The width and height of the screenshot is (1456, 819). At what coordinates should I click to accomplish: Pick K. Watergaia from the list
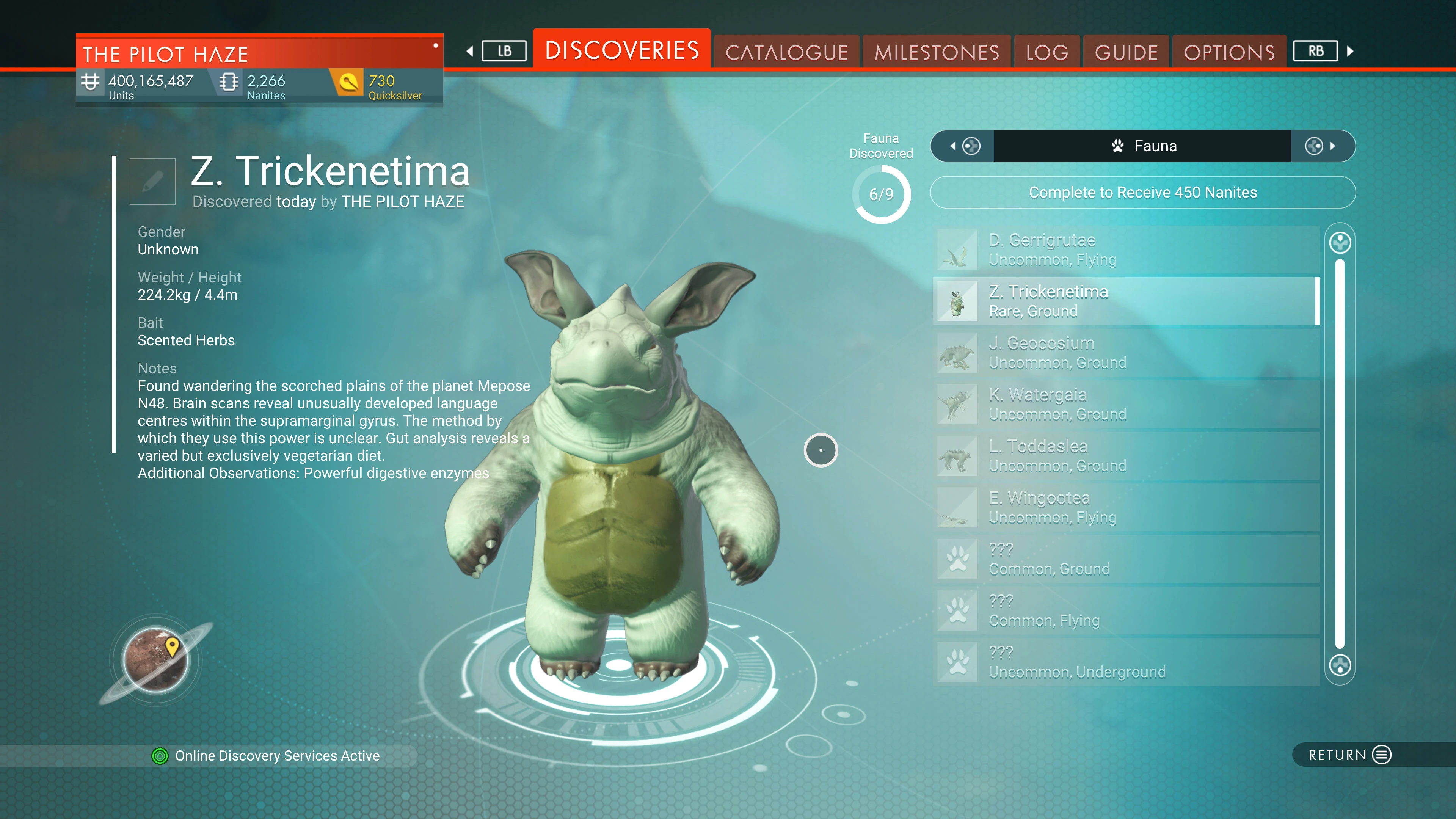pyautogui.click(x=1127, y=404)
